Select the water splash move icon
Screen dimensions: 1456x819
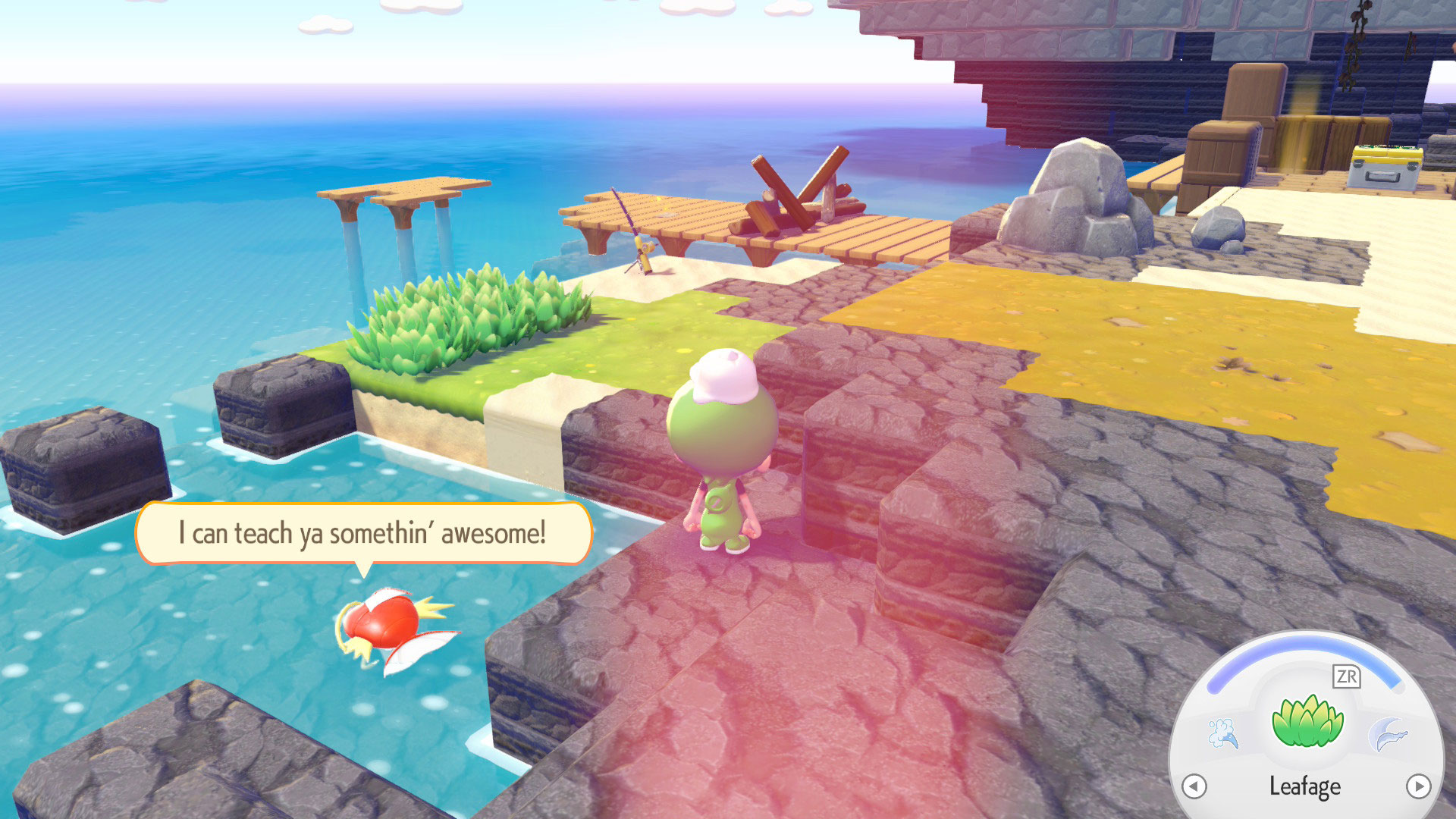(x=1222, y=733)
